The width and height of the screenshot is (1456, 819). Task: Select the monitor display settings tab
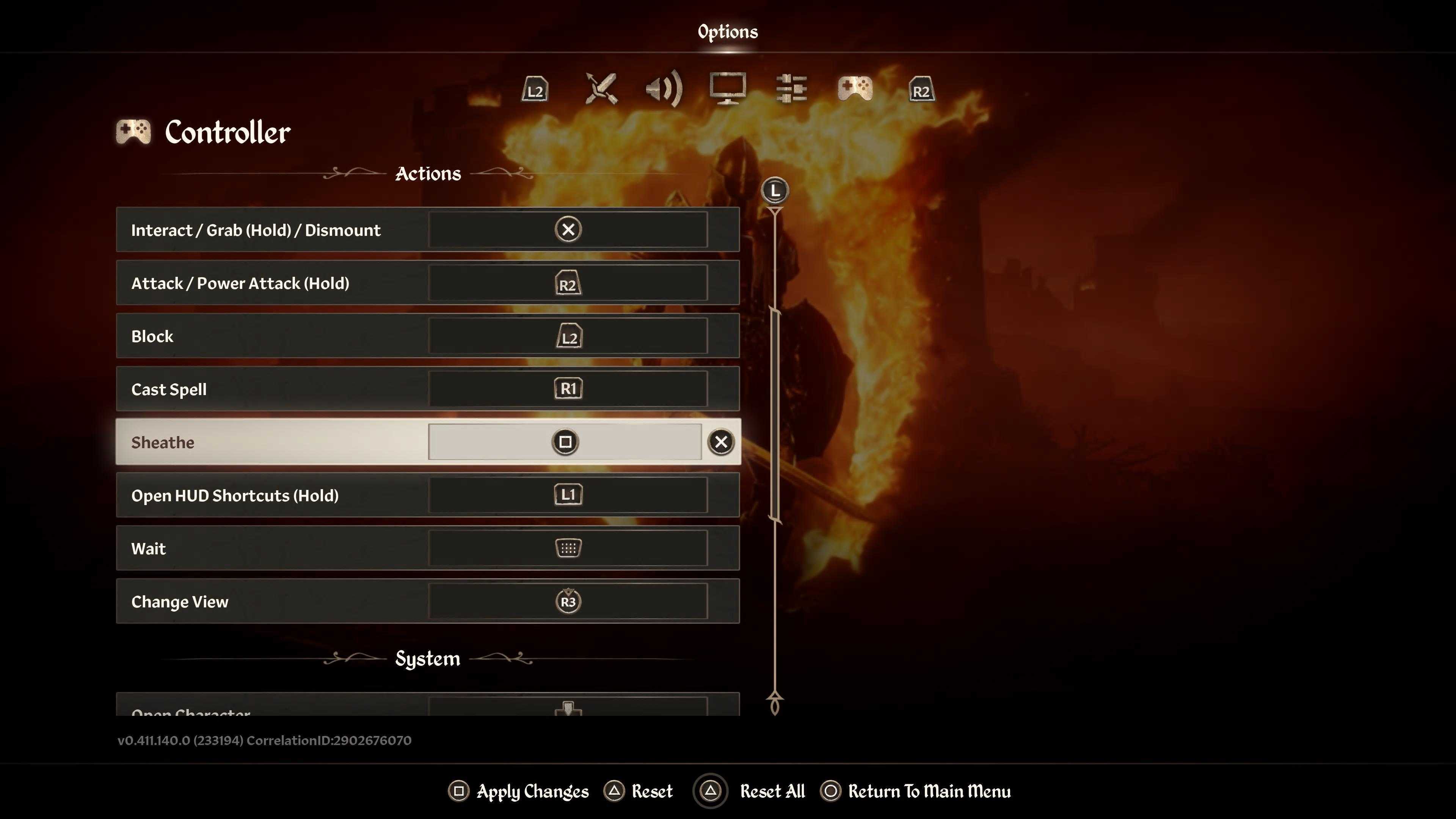[x=728, y=89]
